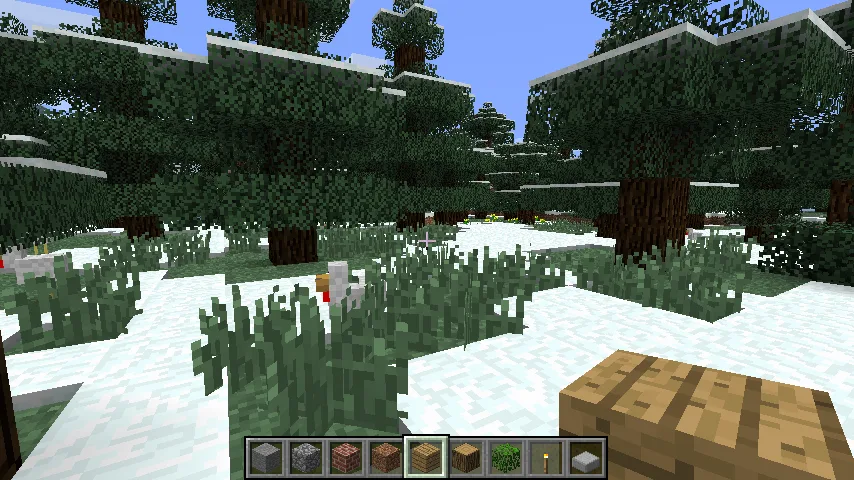Select the smooth stone block slot
The height and width of the screenshot is (480, 854).
coord(266,459)
